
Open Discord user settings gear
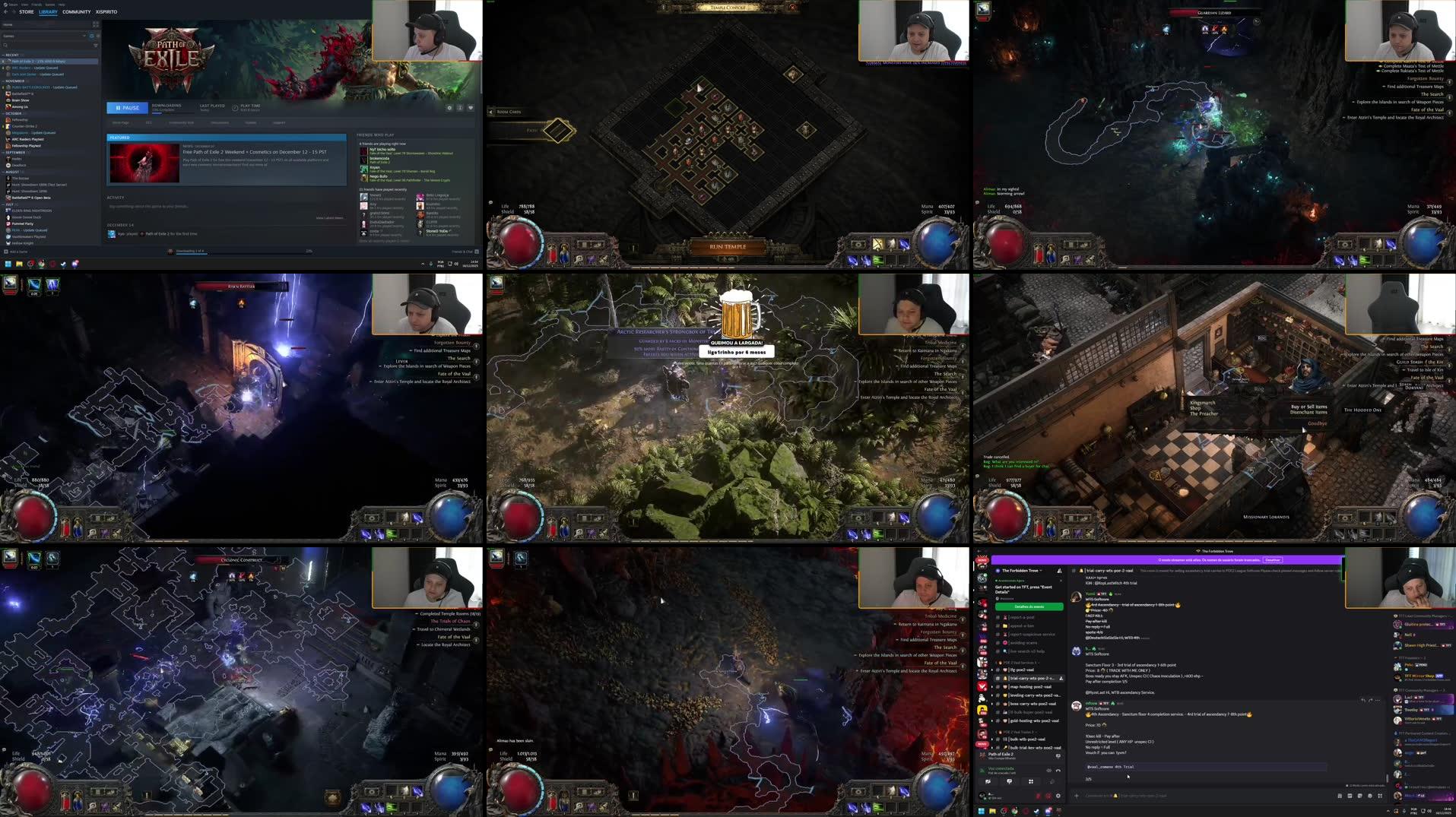pyautogui.click(x=1058, y=795)
